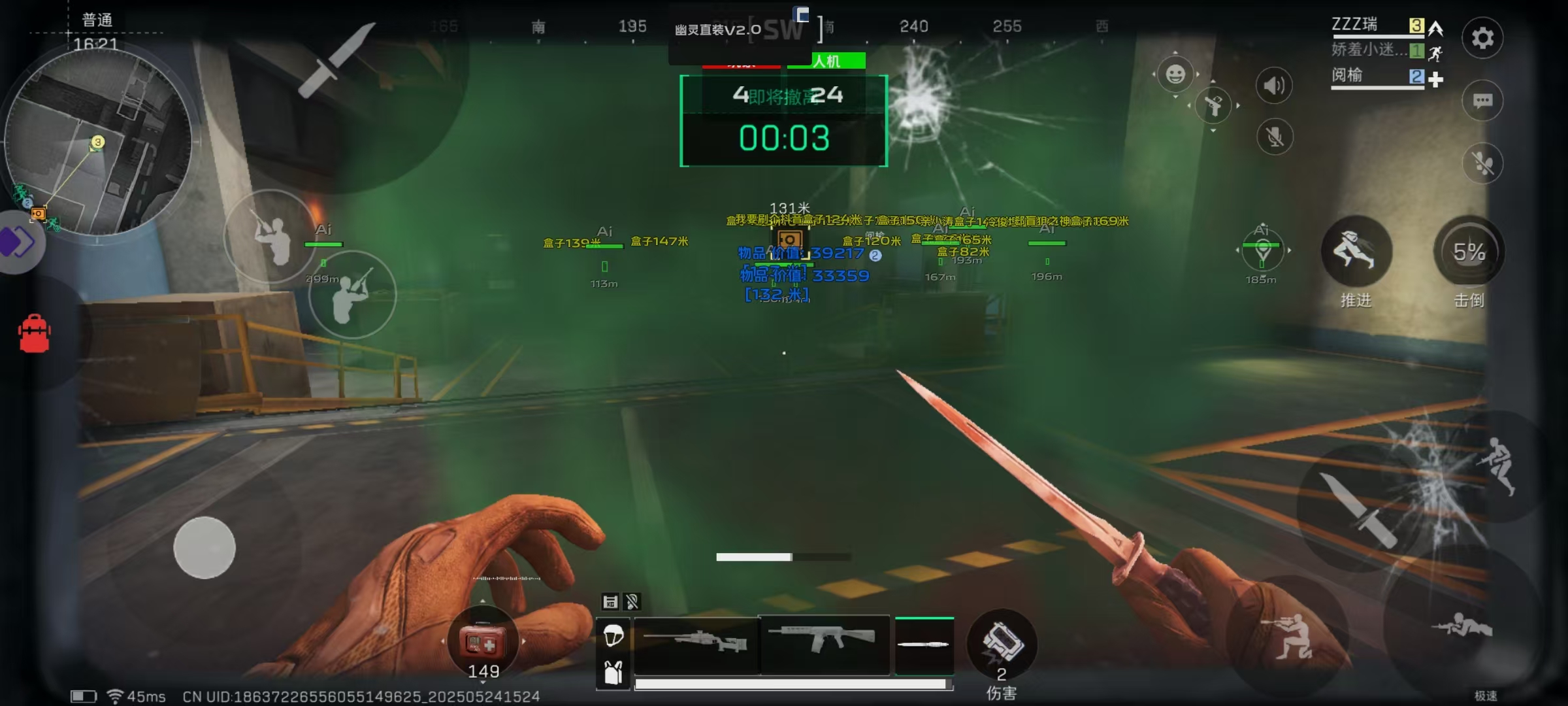This screenshot has height=706, width=1568.
Task: Open the emoji emote wheel
Action: [x=1175, y=75]
